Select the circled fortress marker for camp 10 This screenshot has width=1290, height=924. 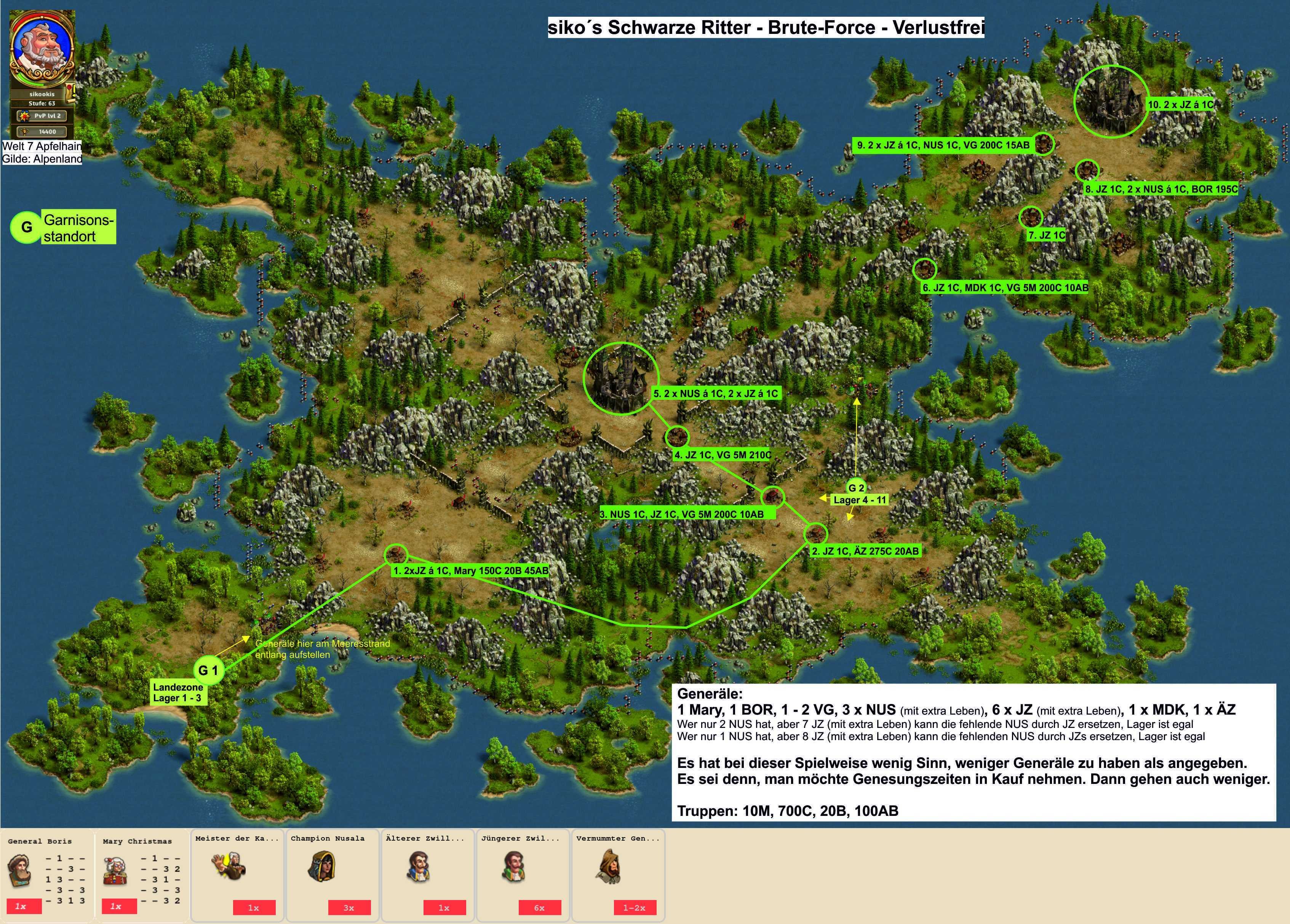pyautogui.click(x=1111, y=102)
